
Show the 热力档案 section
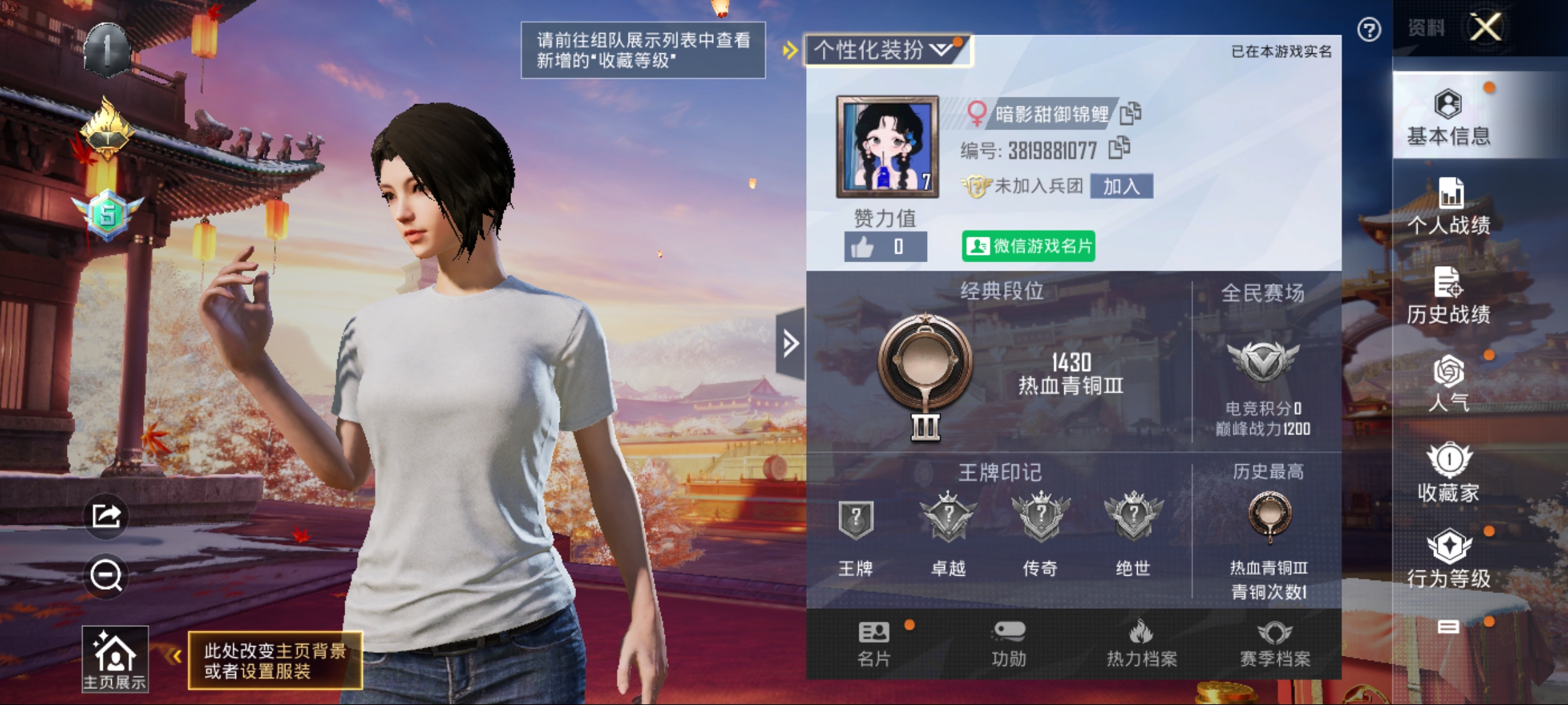tap(1142, 645)
